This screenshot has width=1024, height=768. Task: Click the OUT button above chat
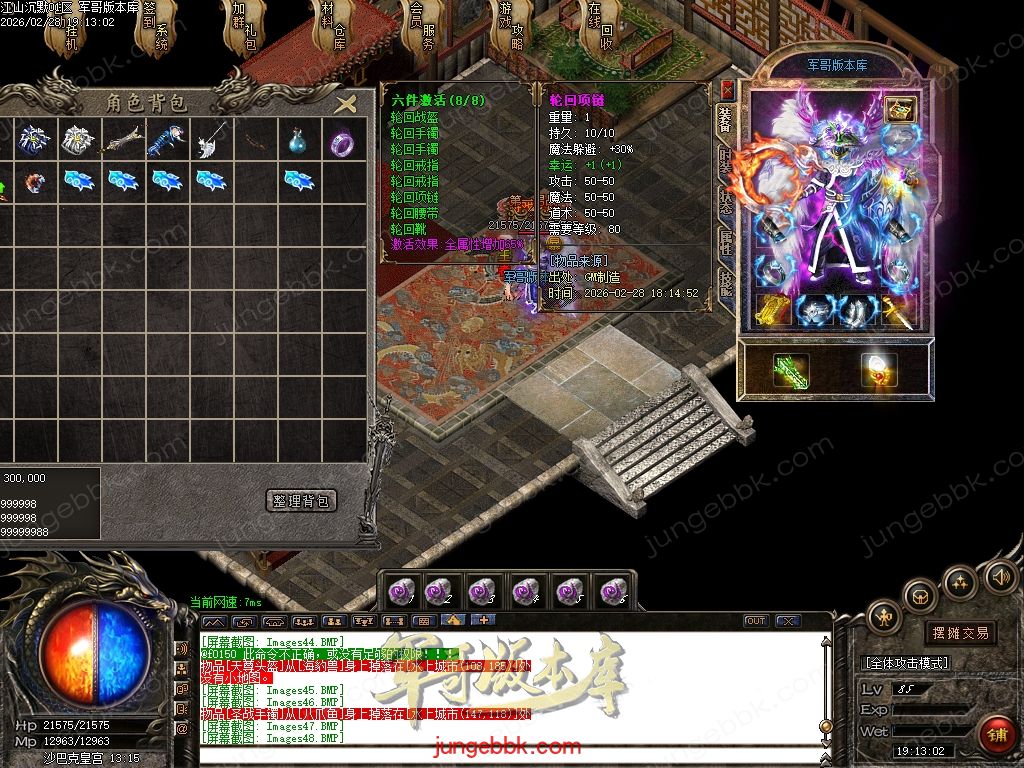pyautogui.click(x=756, y=621)
